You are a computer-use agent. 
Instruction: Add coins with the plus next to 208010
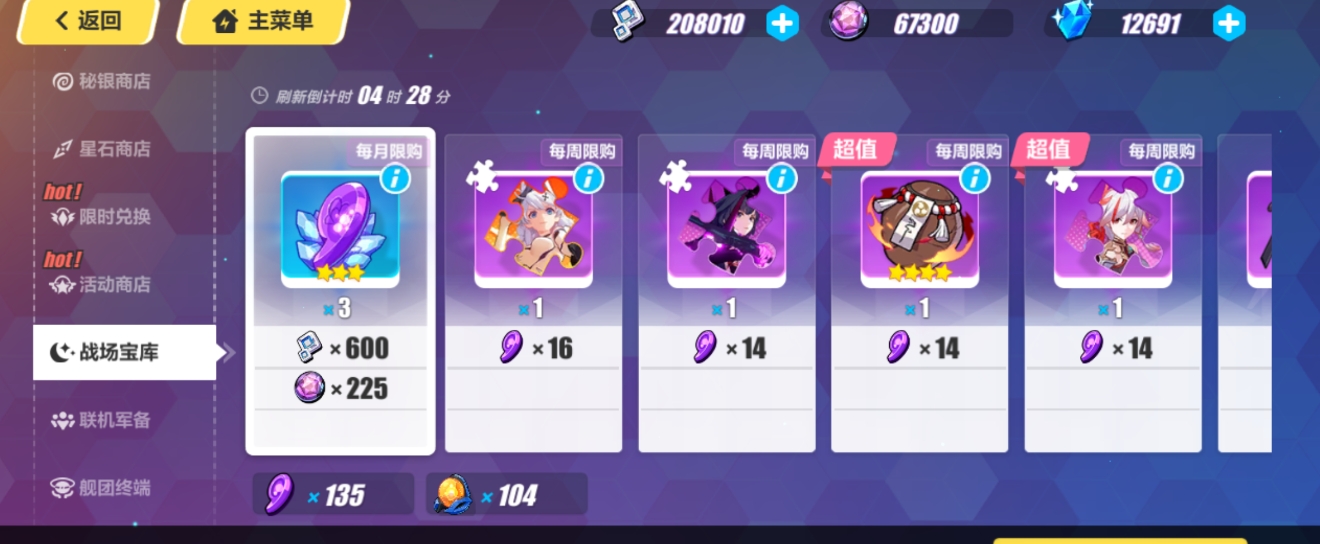click(782, 23)
